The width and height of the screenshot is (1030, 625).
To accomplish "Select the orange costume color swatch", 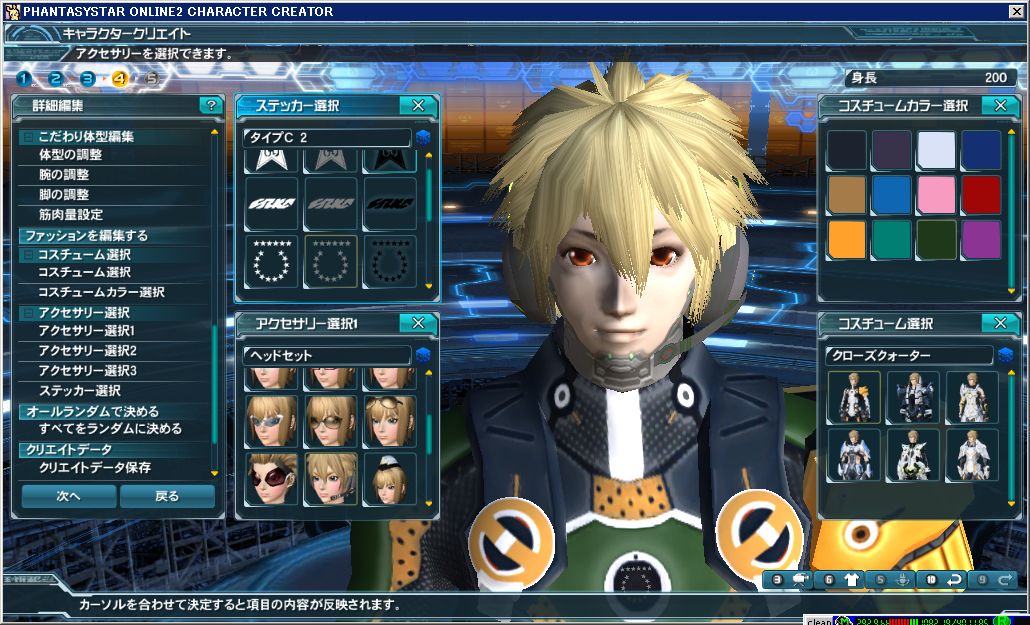I will click(846, 240).
